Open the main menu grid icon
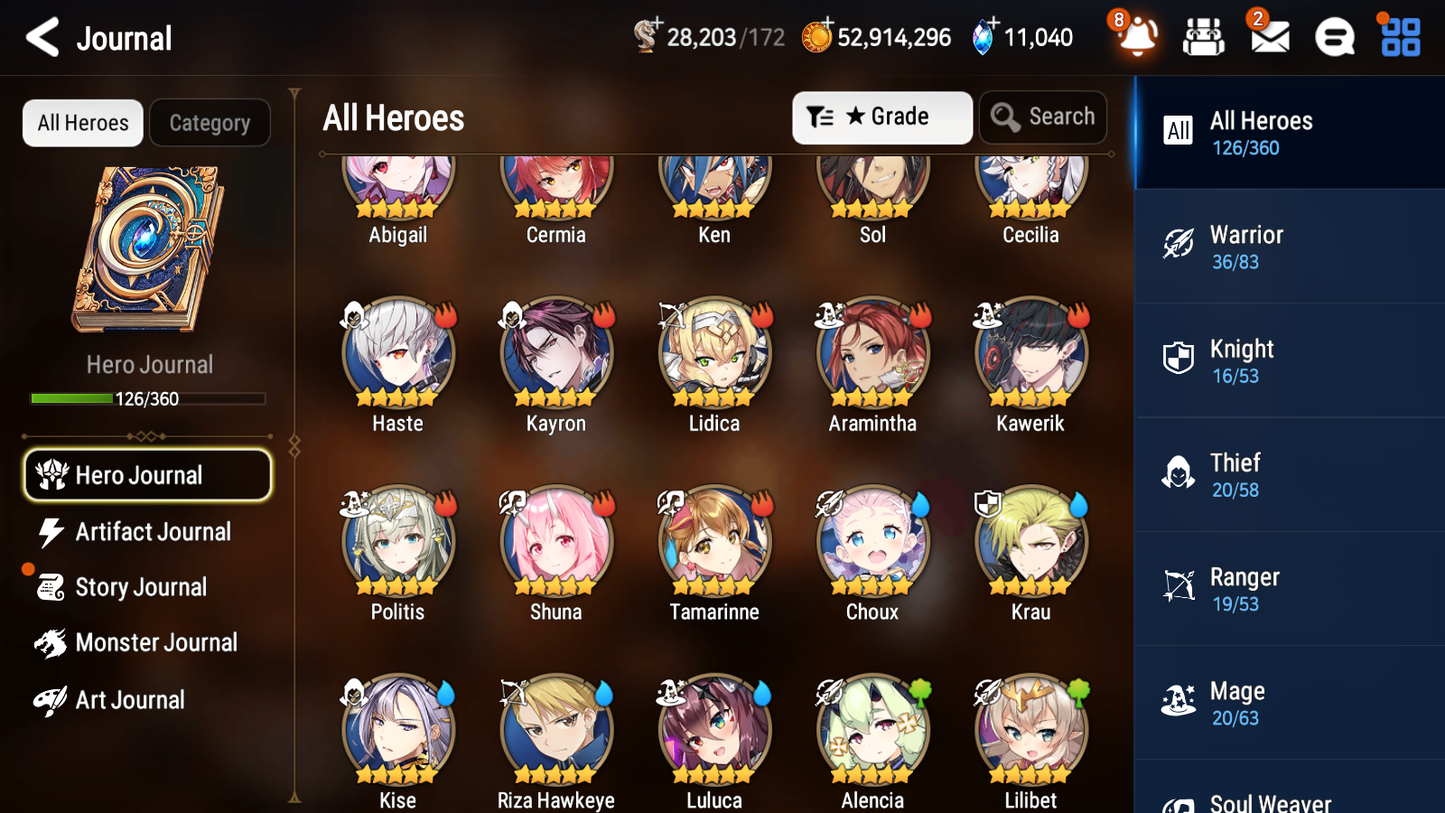The width and height of the screenshot is (1445, 813). click(1399, 36)
